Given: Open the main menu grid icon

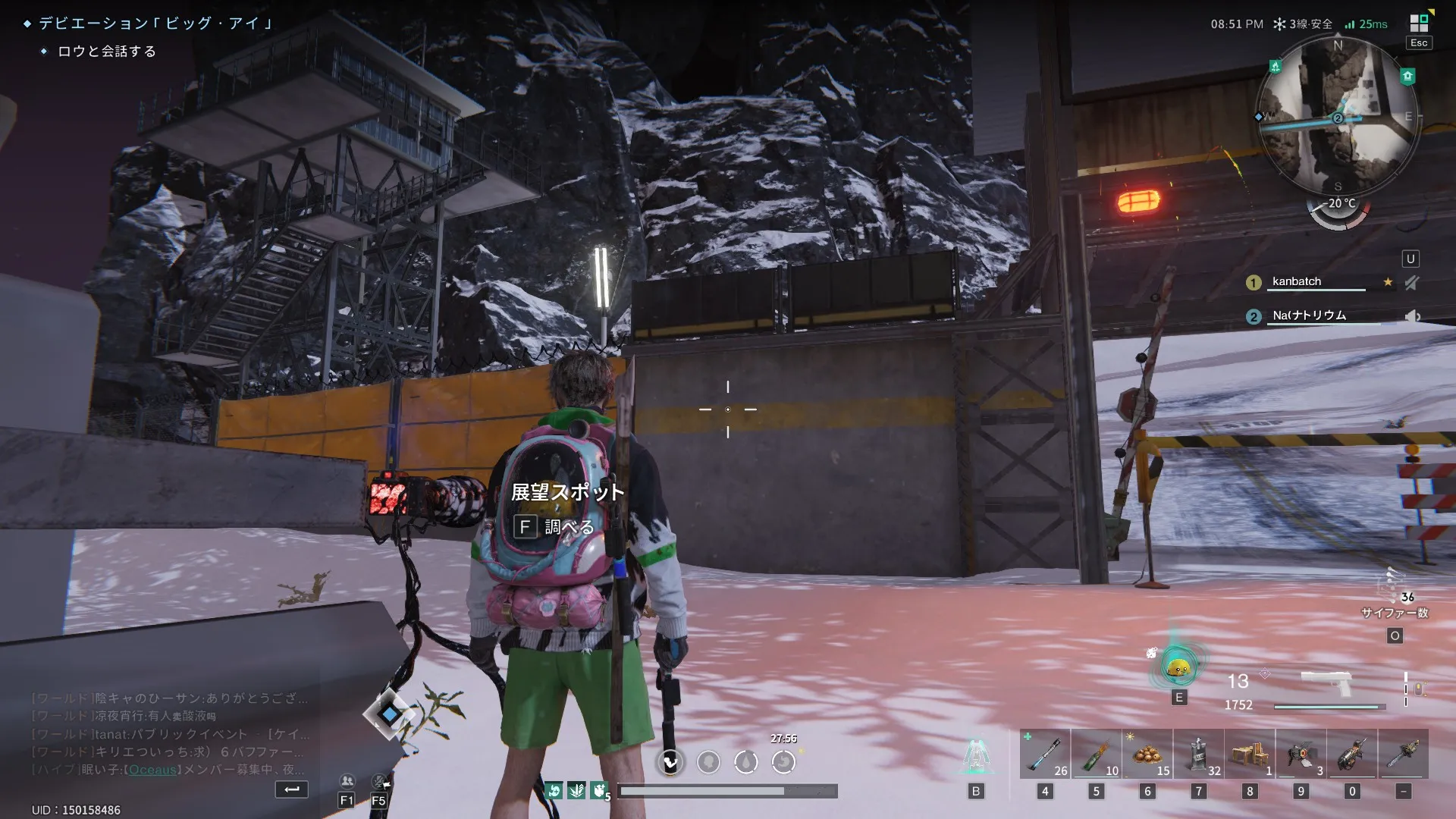Looking at the screenshot, I should [1419, 23].
